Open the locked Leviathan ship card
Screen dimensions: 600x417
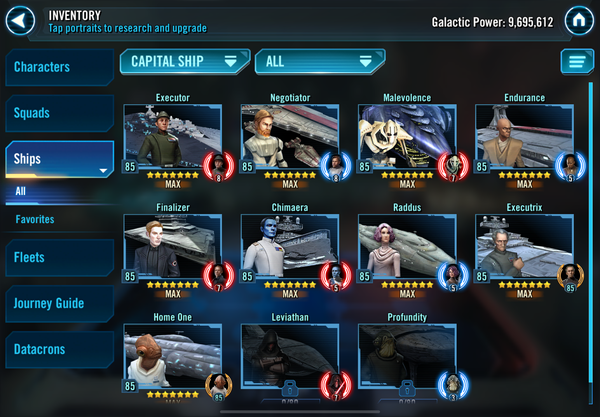click(289, 358)
